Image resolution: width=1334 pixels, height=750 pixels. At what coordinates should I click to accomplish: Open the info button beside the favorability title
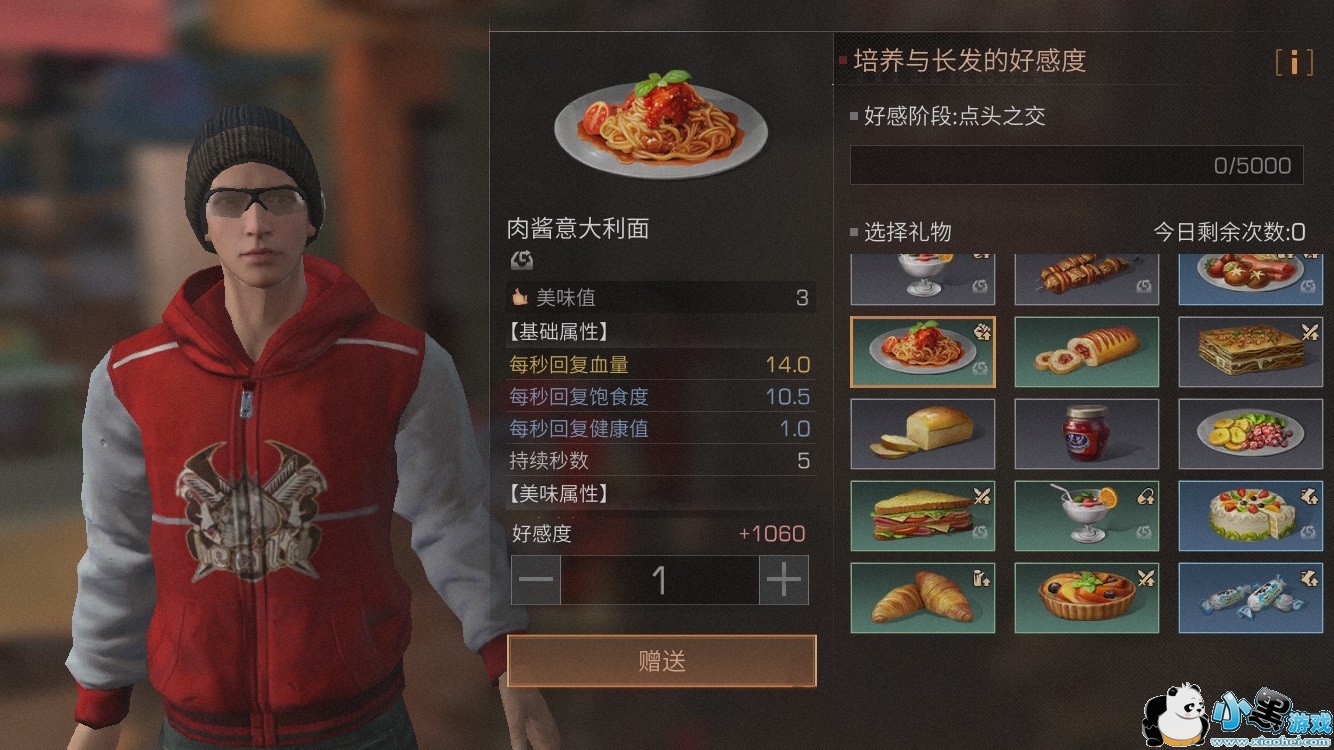pos(1293,63)
